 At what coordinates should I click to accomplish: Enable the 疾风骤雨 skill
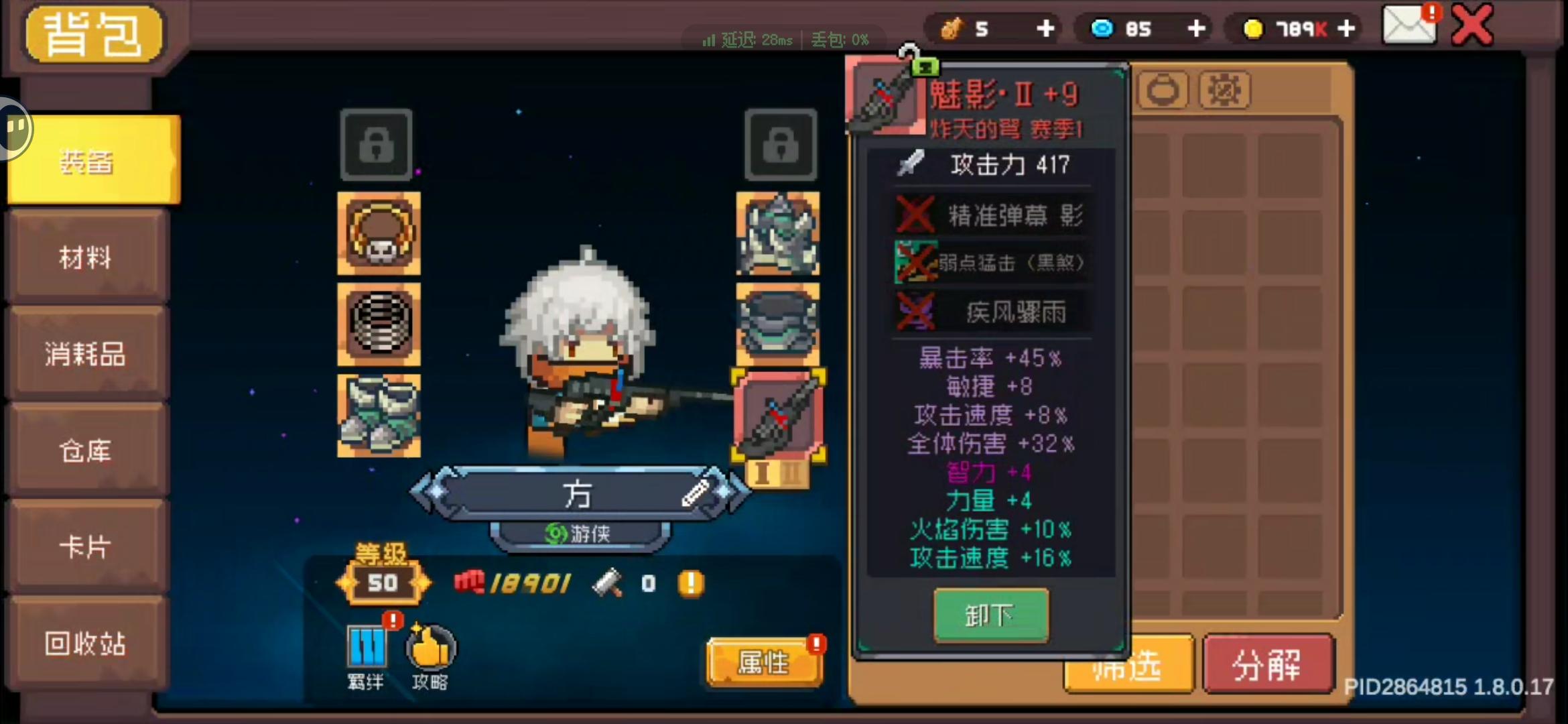(992, 311)
